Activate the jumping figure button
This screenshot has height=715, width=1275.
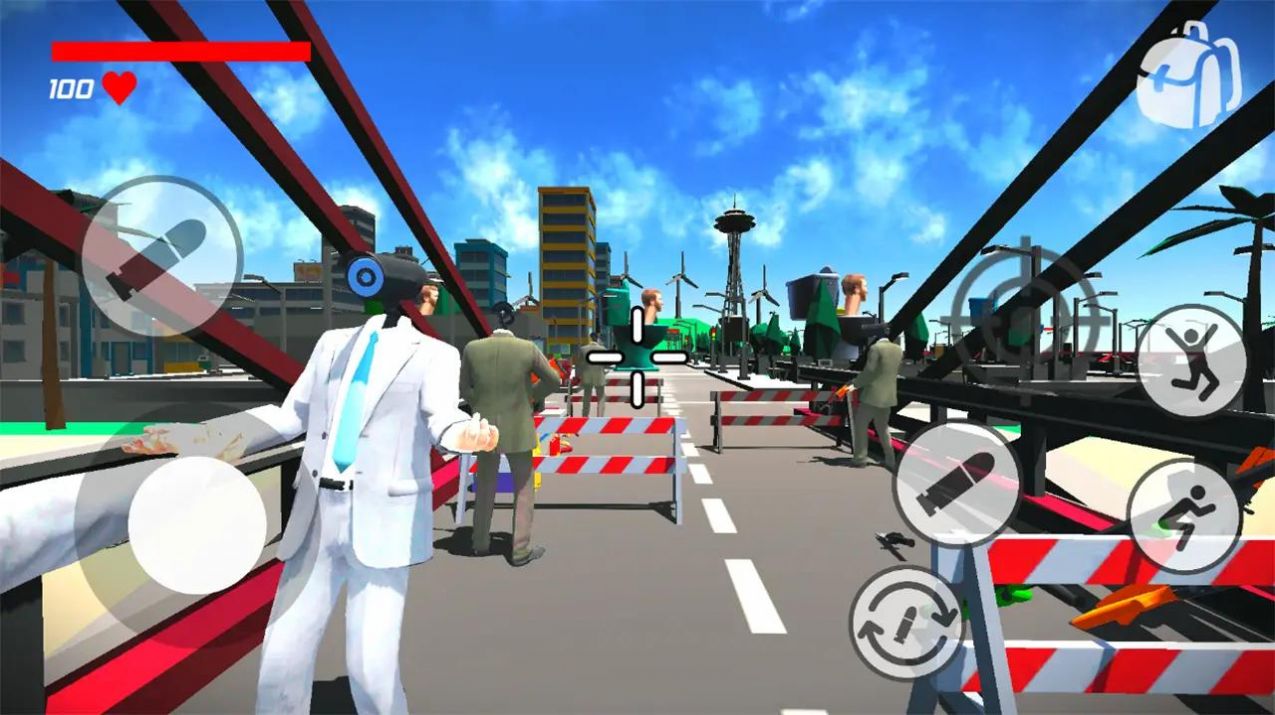[1191, 360]
